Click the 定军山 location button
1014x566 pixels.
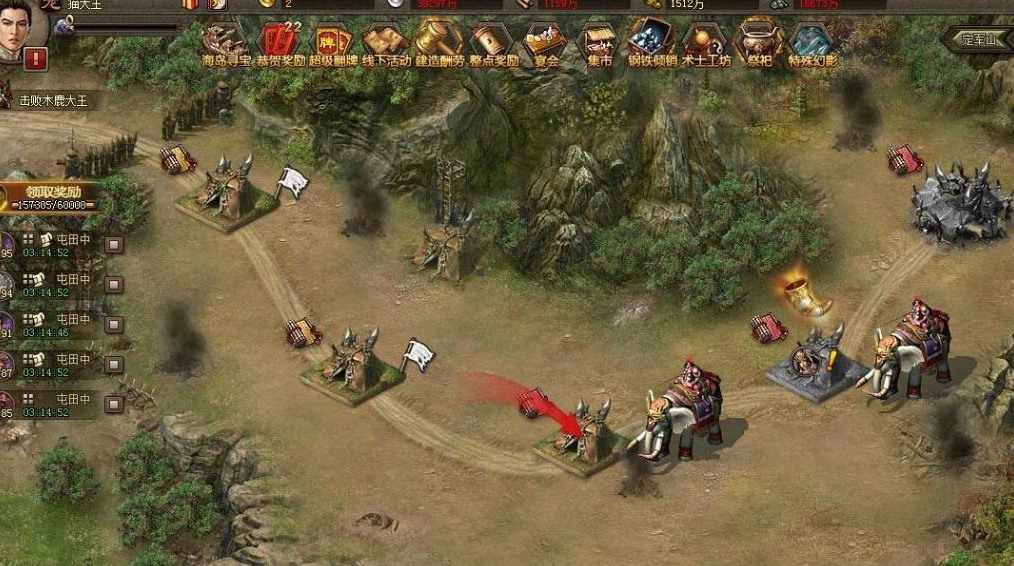[977, 40]
